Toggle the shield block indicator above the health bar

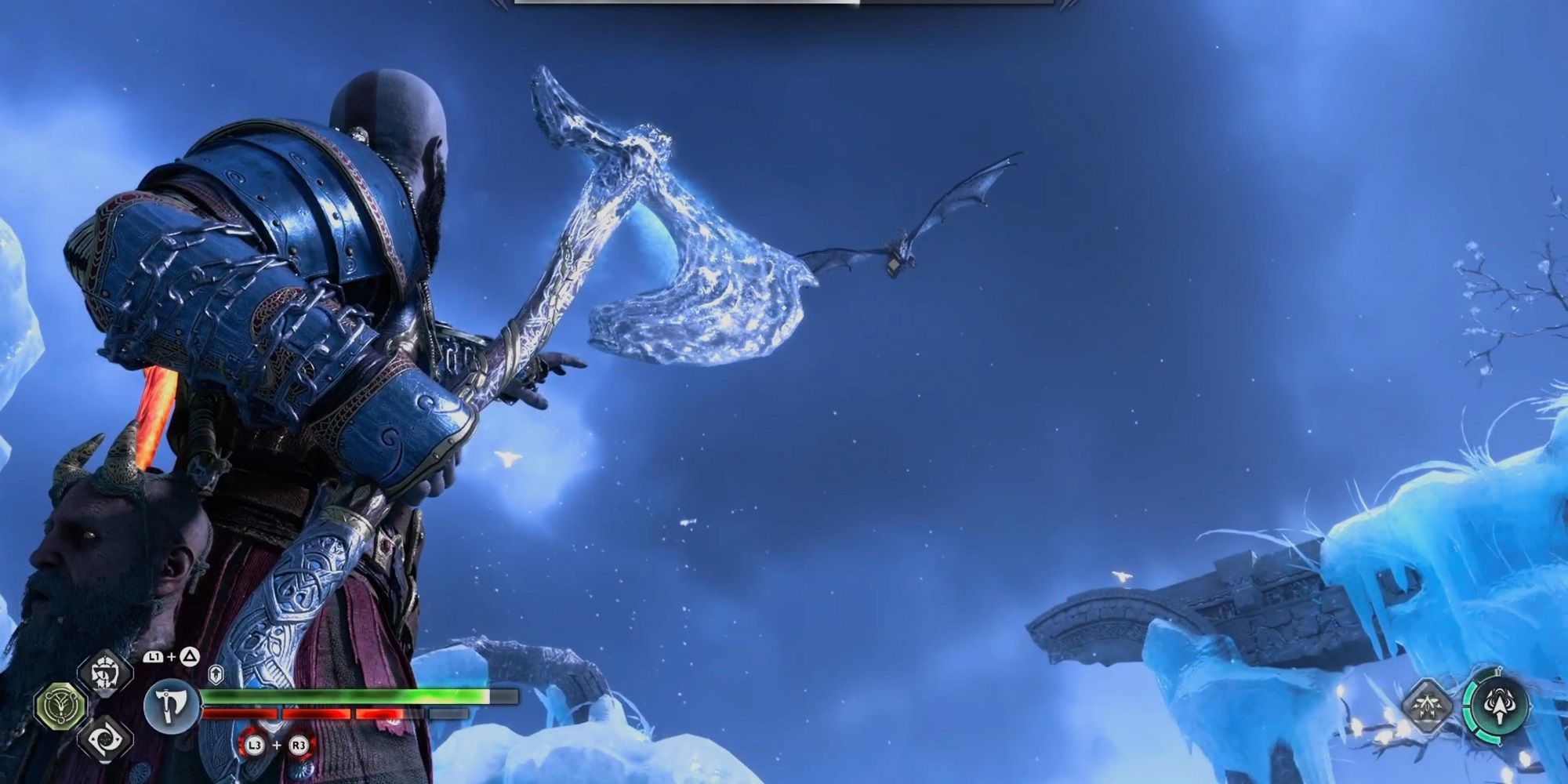pyautogui.click(x=216, y=673)
